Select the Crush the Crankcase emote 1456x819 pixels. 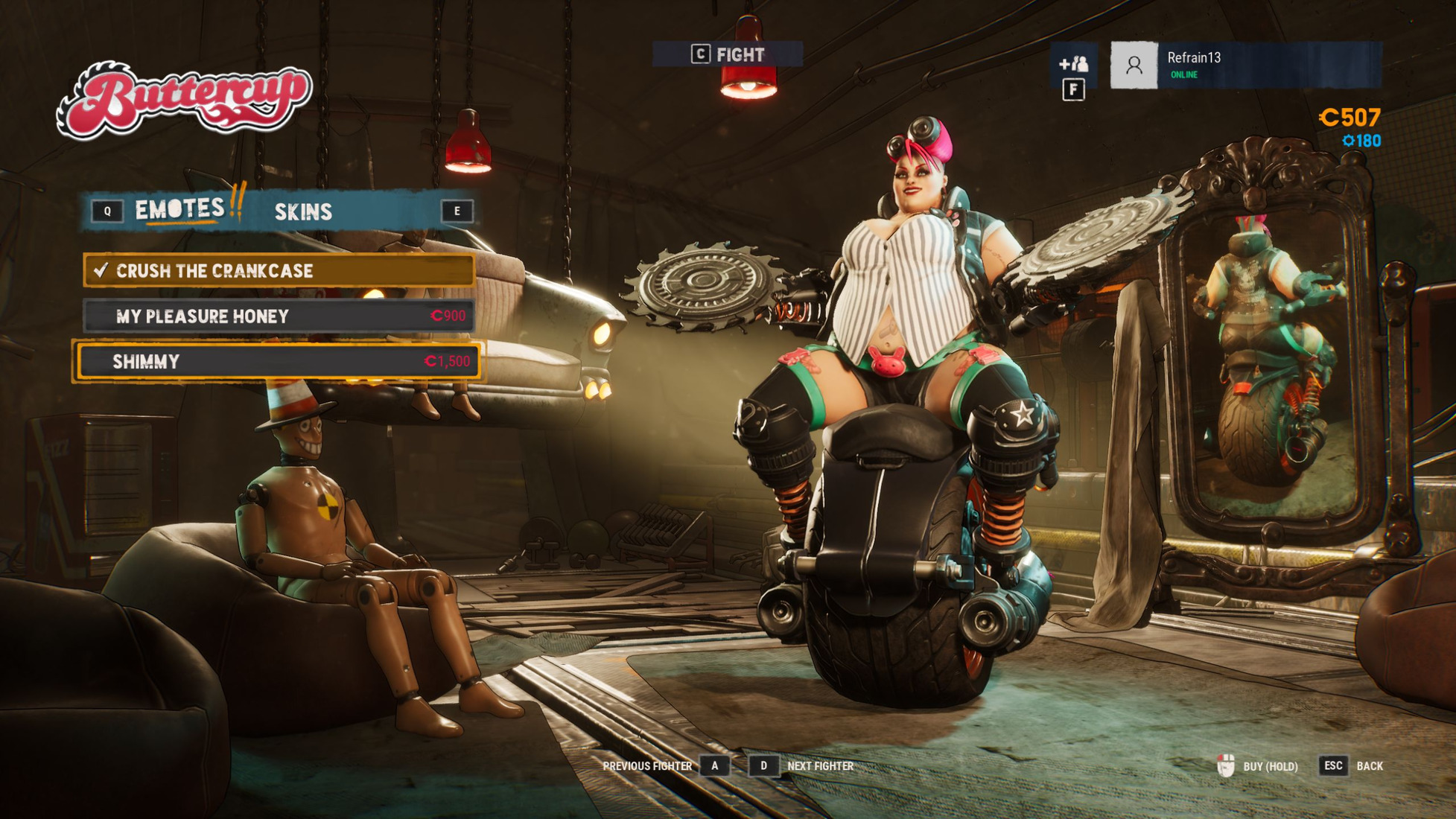coord(279,270)
